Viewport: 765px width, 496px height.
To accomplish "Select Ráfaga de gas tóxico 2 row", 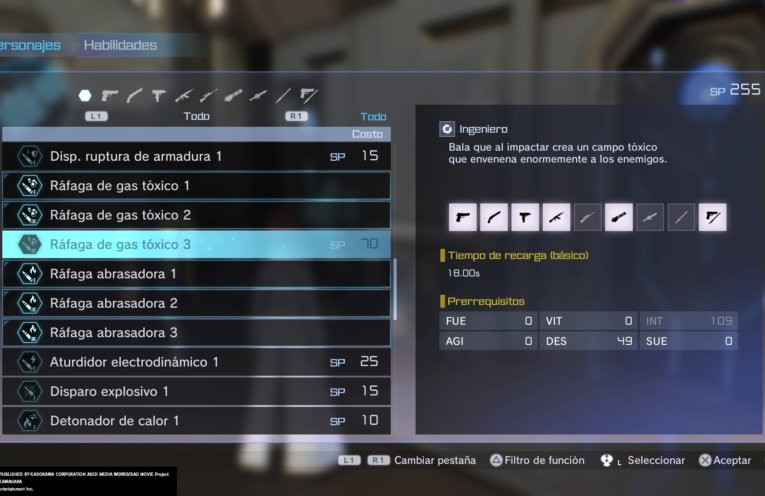I will (196, 215).
